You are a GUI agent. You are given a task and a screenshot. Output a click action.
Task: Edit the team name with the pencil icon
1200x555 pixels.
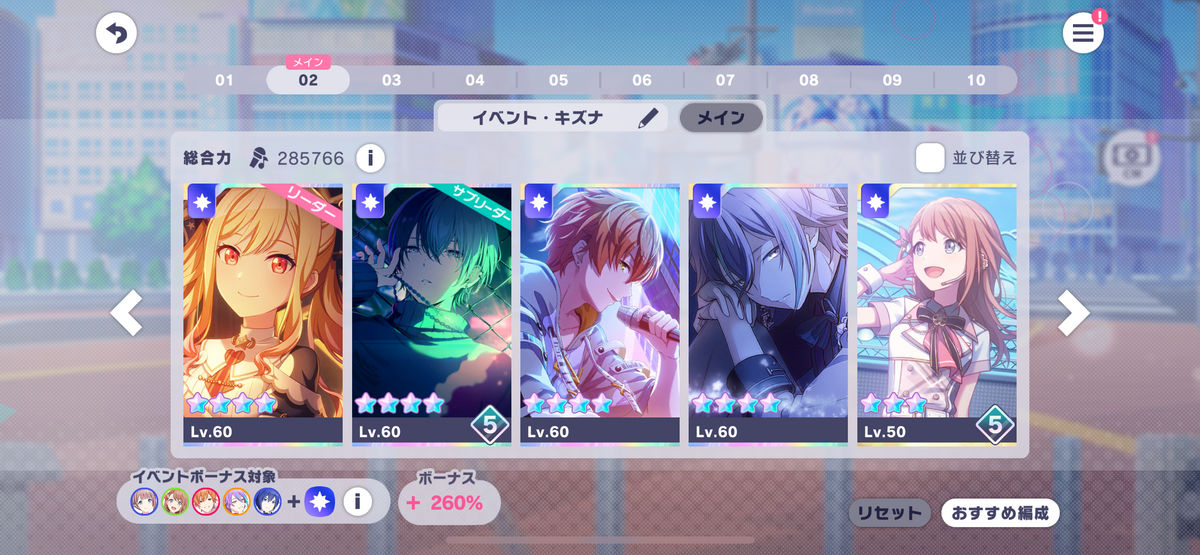click(650, 118)
